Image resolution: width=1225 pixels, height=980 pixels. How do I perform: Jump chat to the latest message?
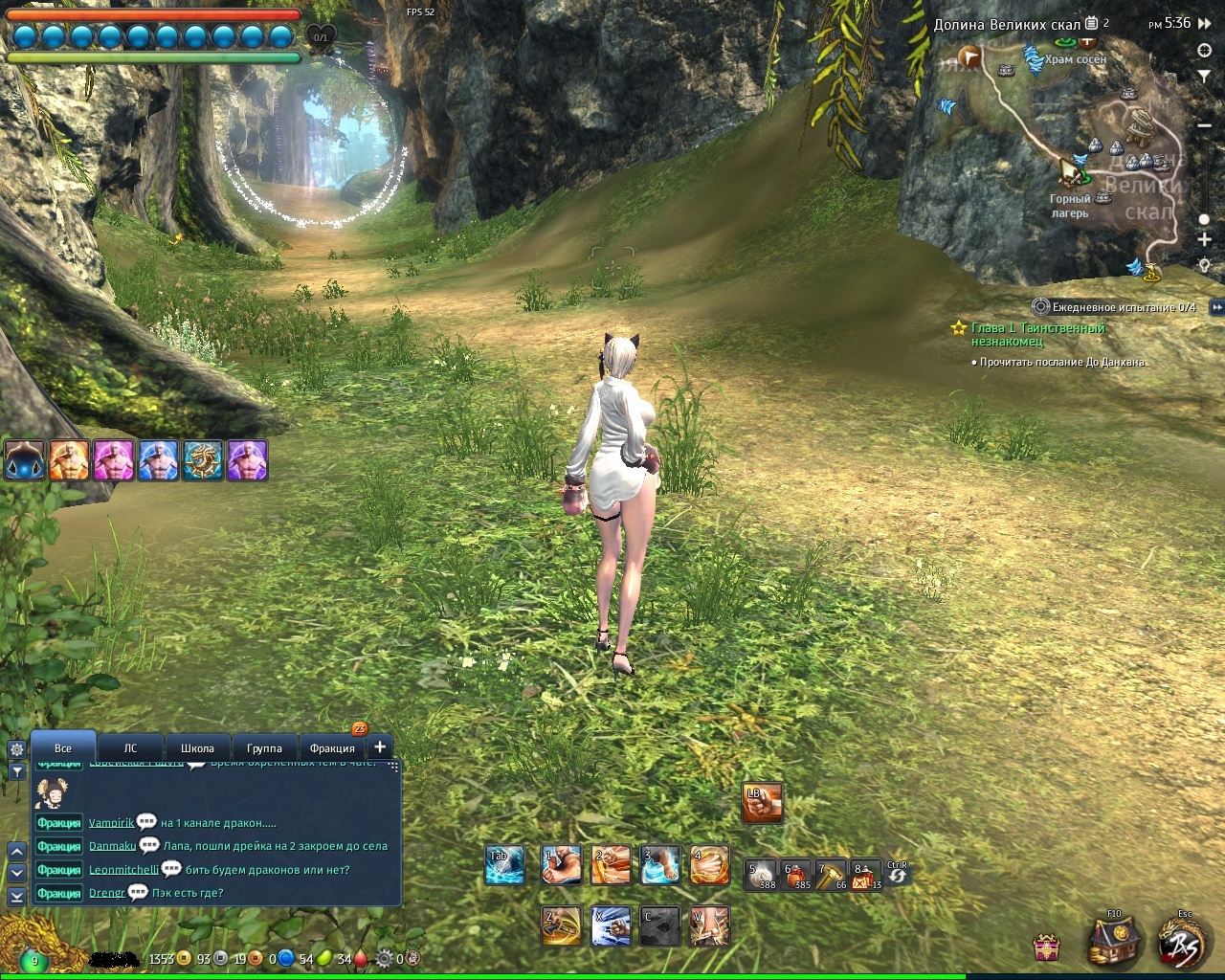pos(16,896)
